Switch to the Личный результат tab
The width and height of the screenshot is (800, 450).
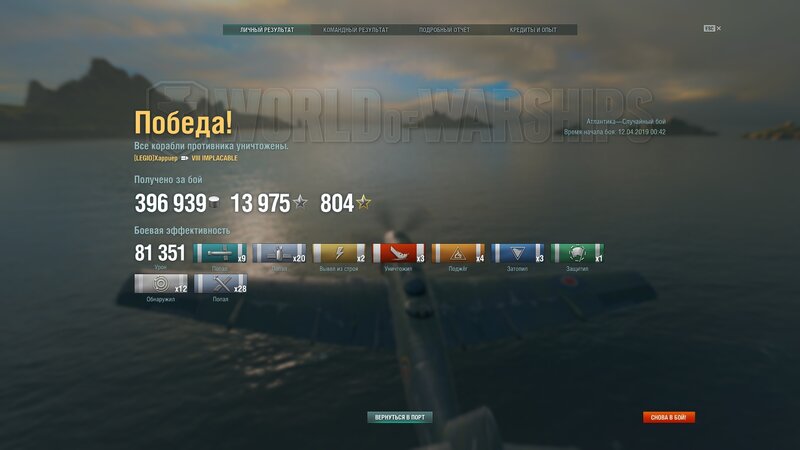(x=267, y=30)
